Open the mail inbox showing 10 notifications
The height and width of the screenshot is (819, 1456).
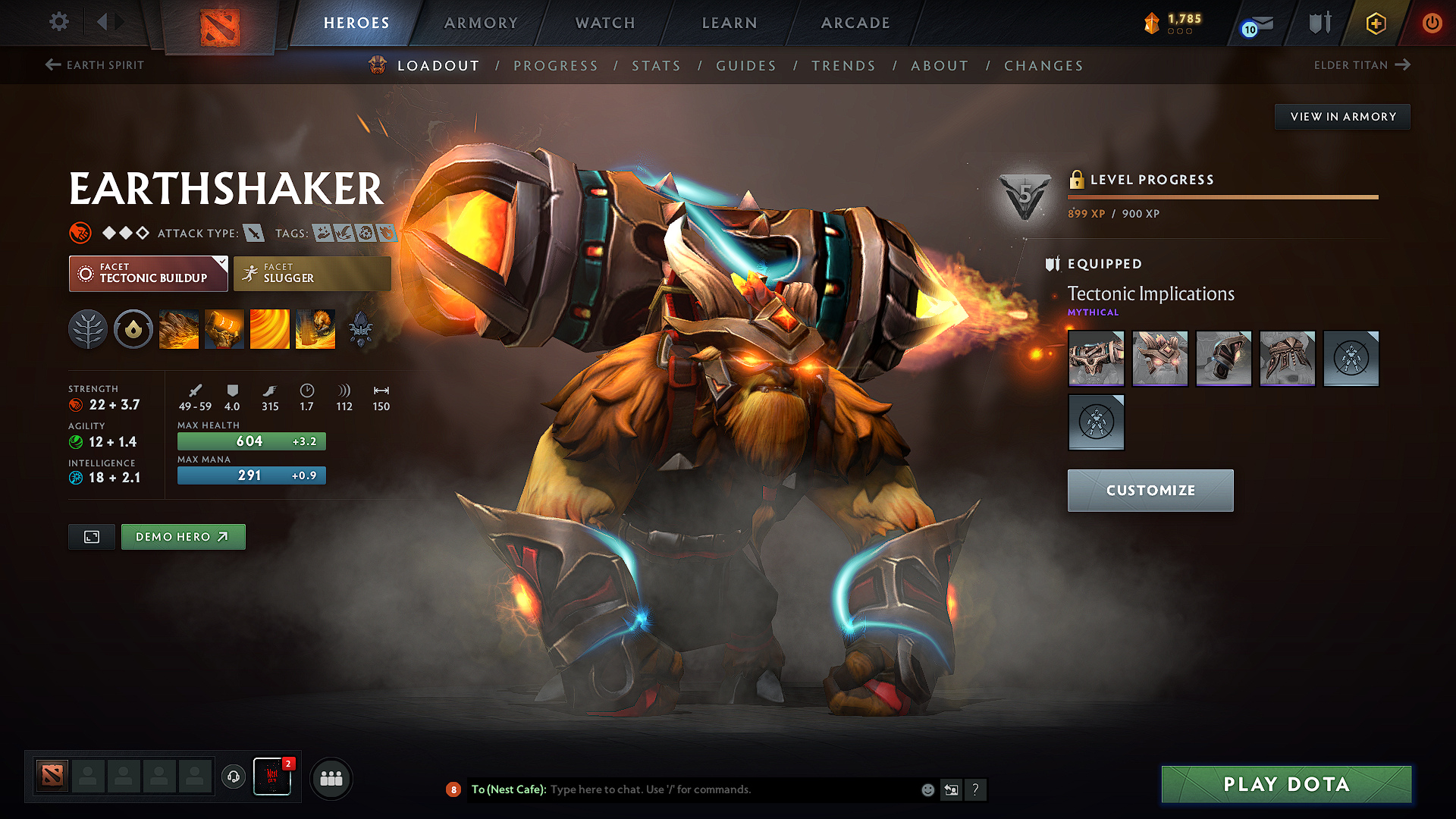tap(1257, 24)
